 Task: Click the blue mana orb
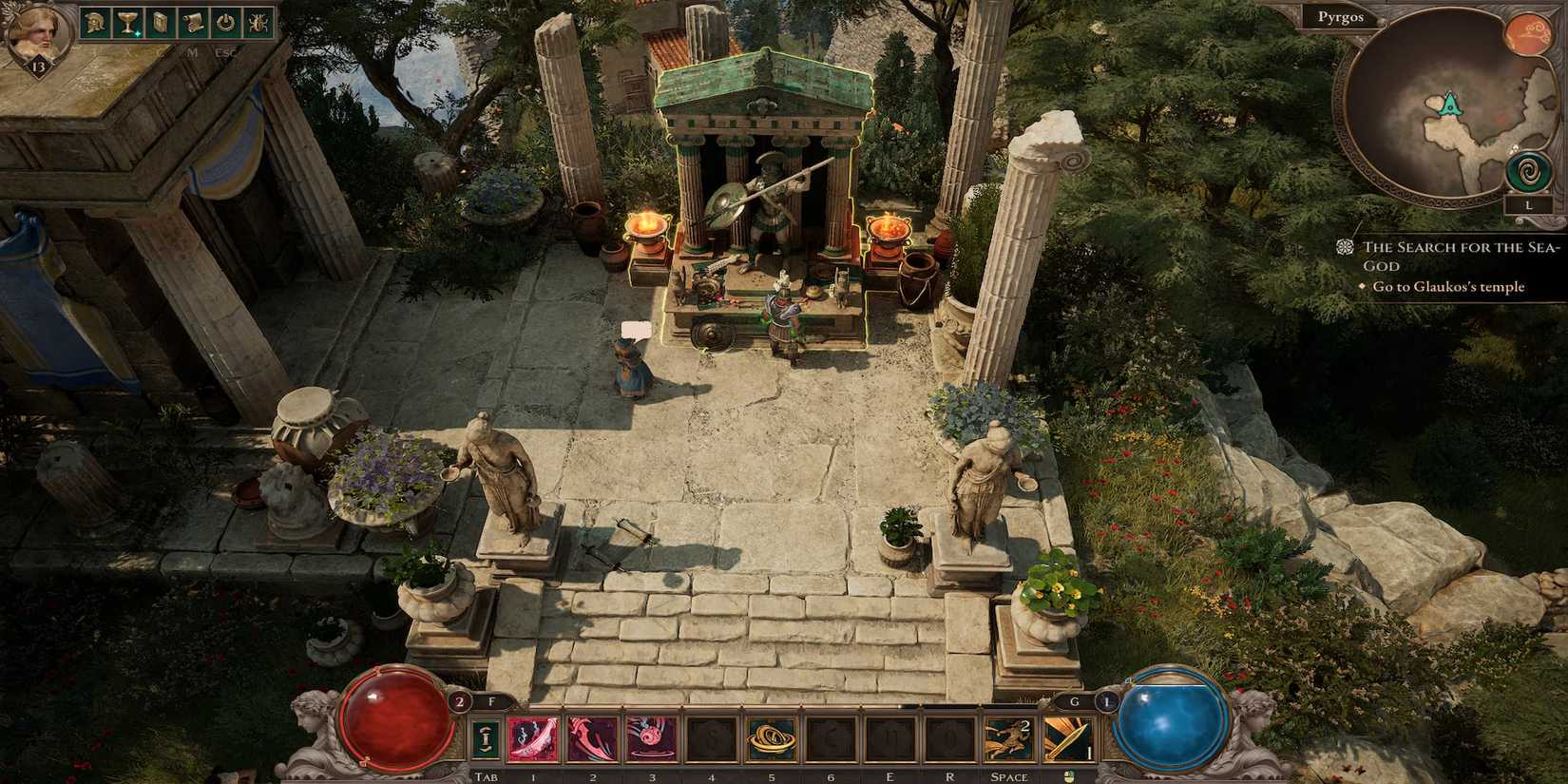(1171, 722)
